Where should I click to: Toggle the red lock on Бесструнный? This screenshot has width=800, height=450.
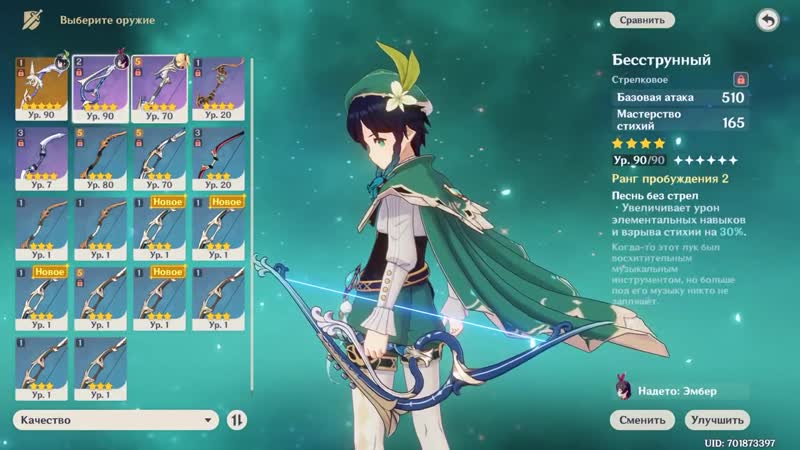point(741,77)
